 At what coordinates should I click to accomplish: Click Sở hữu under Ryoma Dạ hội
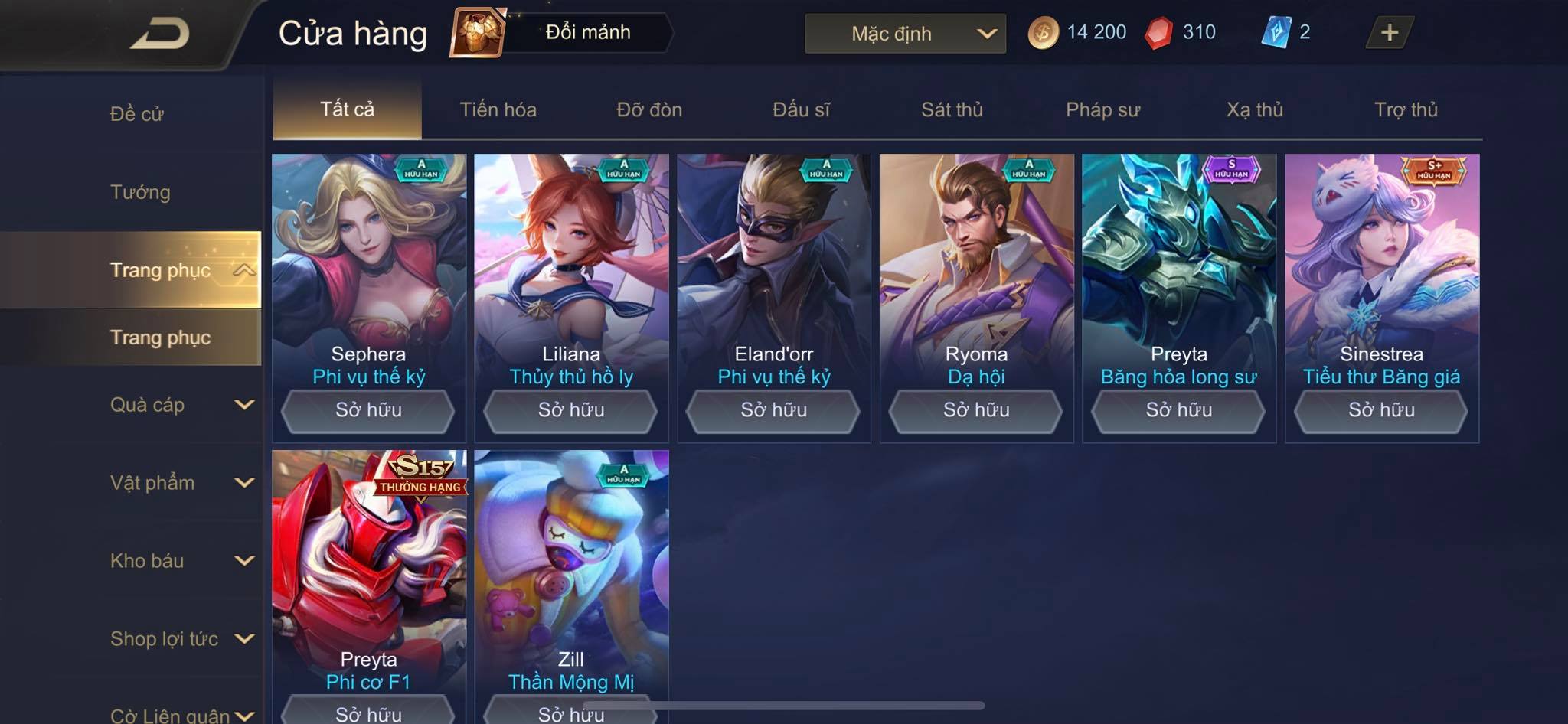click(x=976, y=410)
